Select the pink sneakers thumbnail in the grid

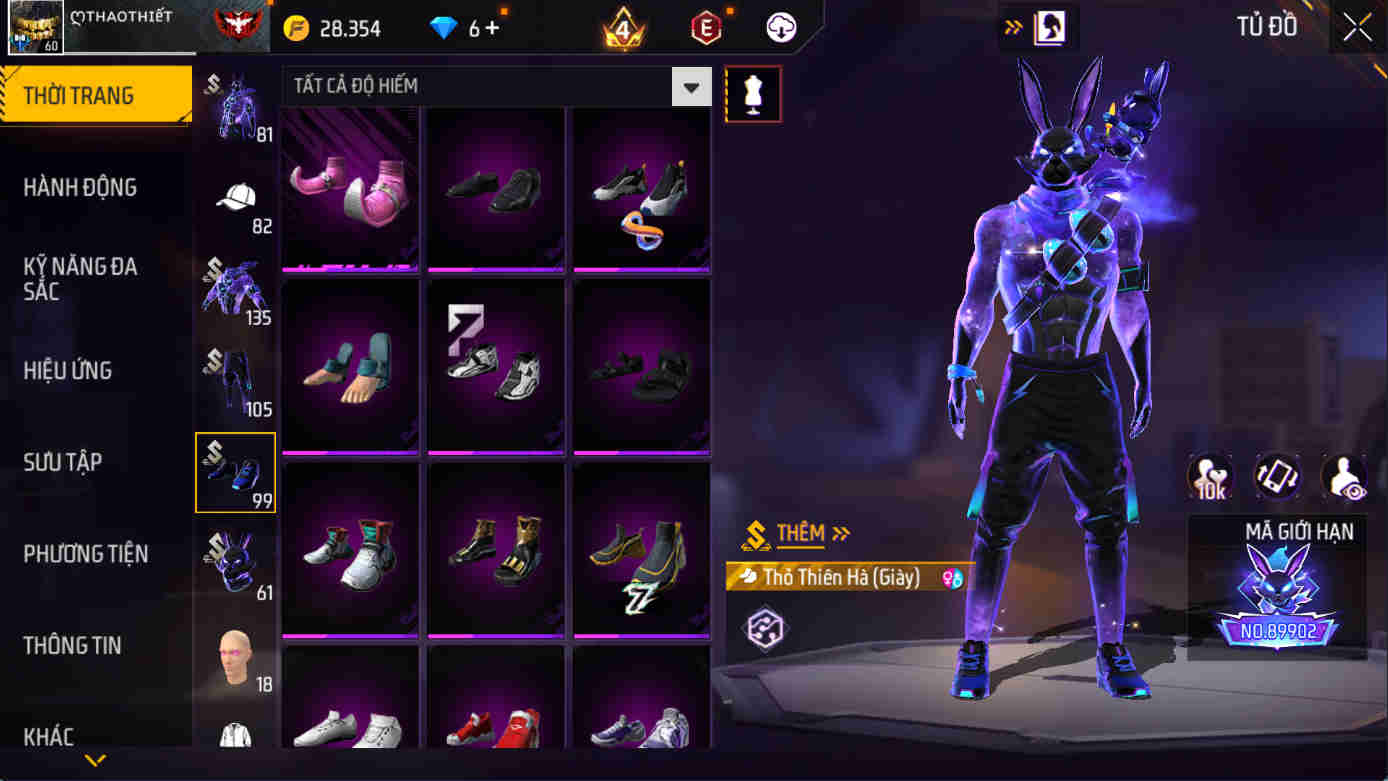point(350,188)
